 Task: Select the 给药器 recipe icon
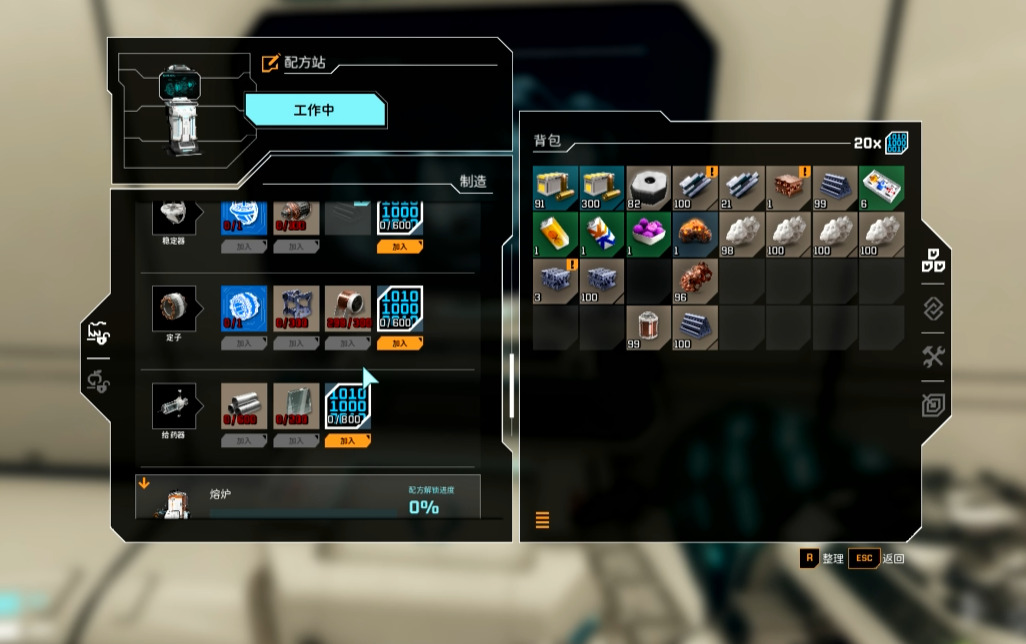pyautogui.click(x=173, y=406)
